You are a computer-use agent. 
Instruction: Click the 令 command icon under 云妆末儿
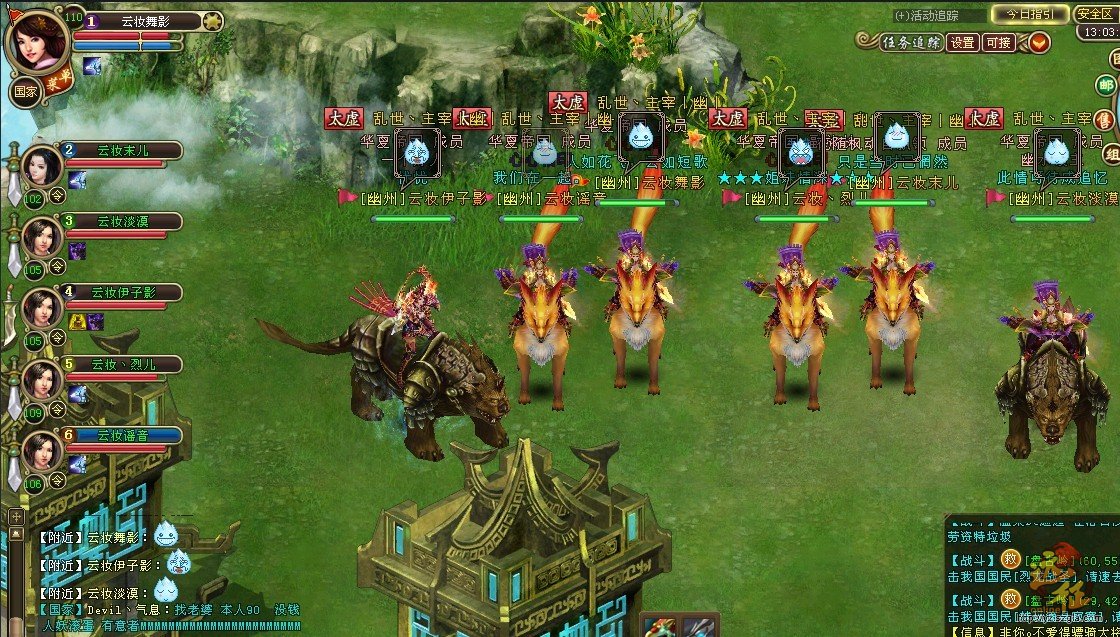[57, 197]
